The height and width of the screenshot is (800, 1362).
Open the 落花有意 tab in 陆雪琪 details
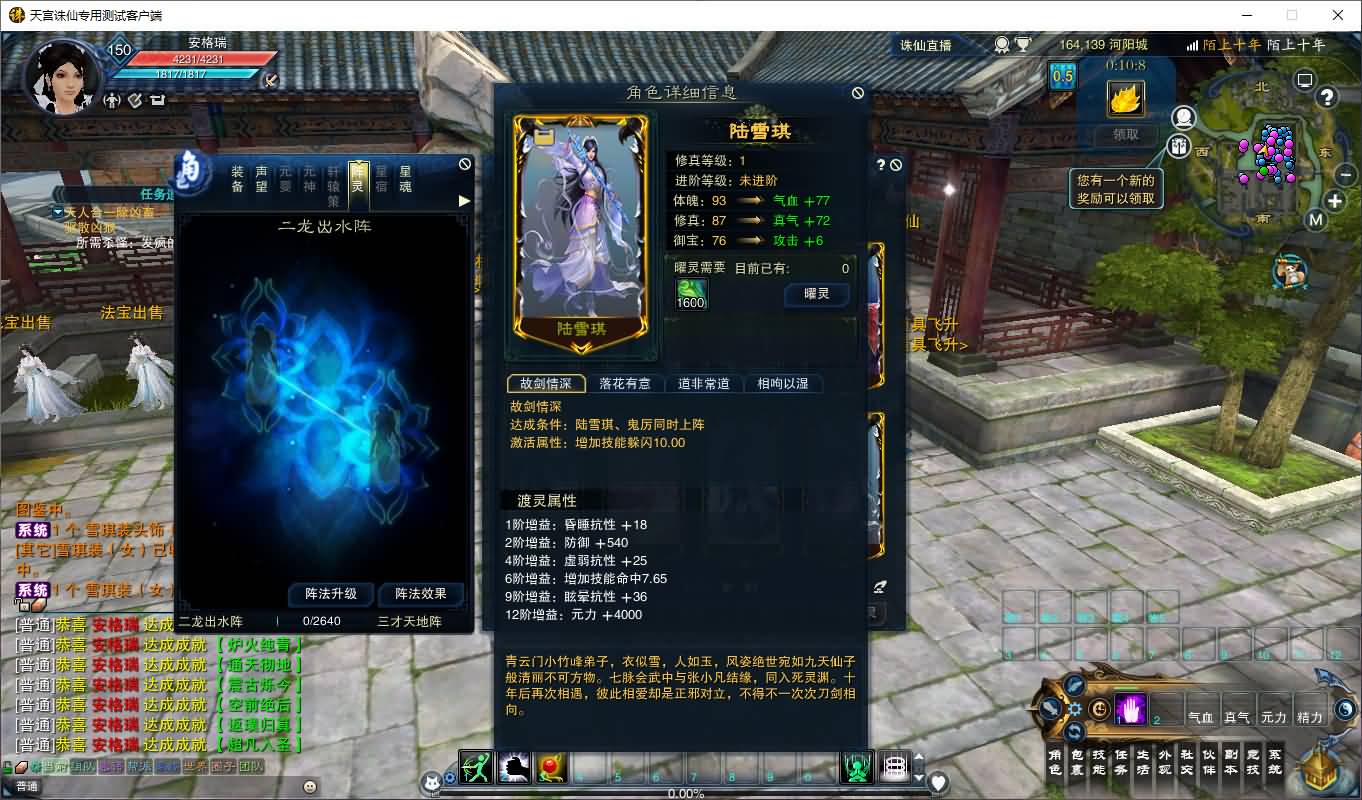(625, 383)
